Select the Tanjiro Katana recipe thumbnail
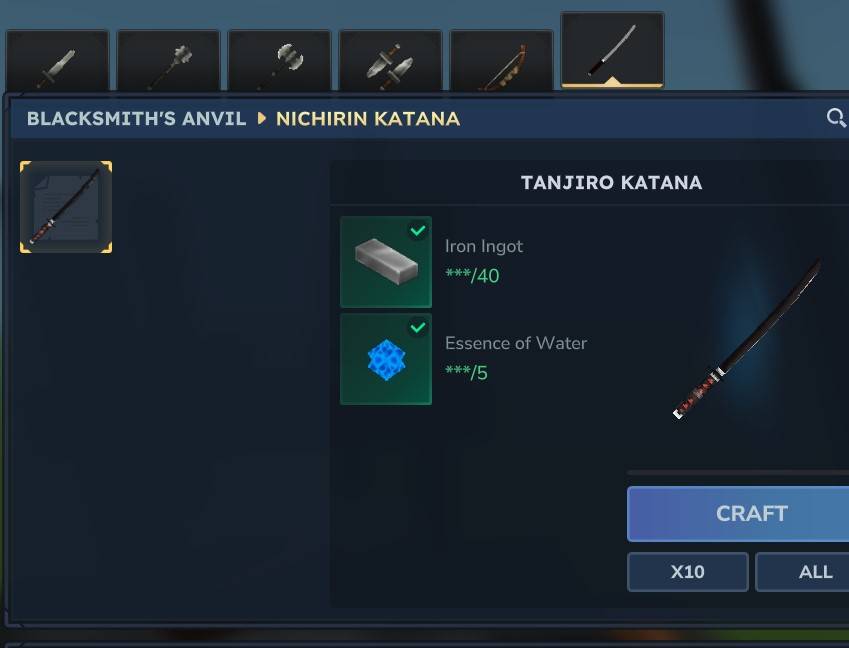 click(66, 207)
